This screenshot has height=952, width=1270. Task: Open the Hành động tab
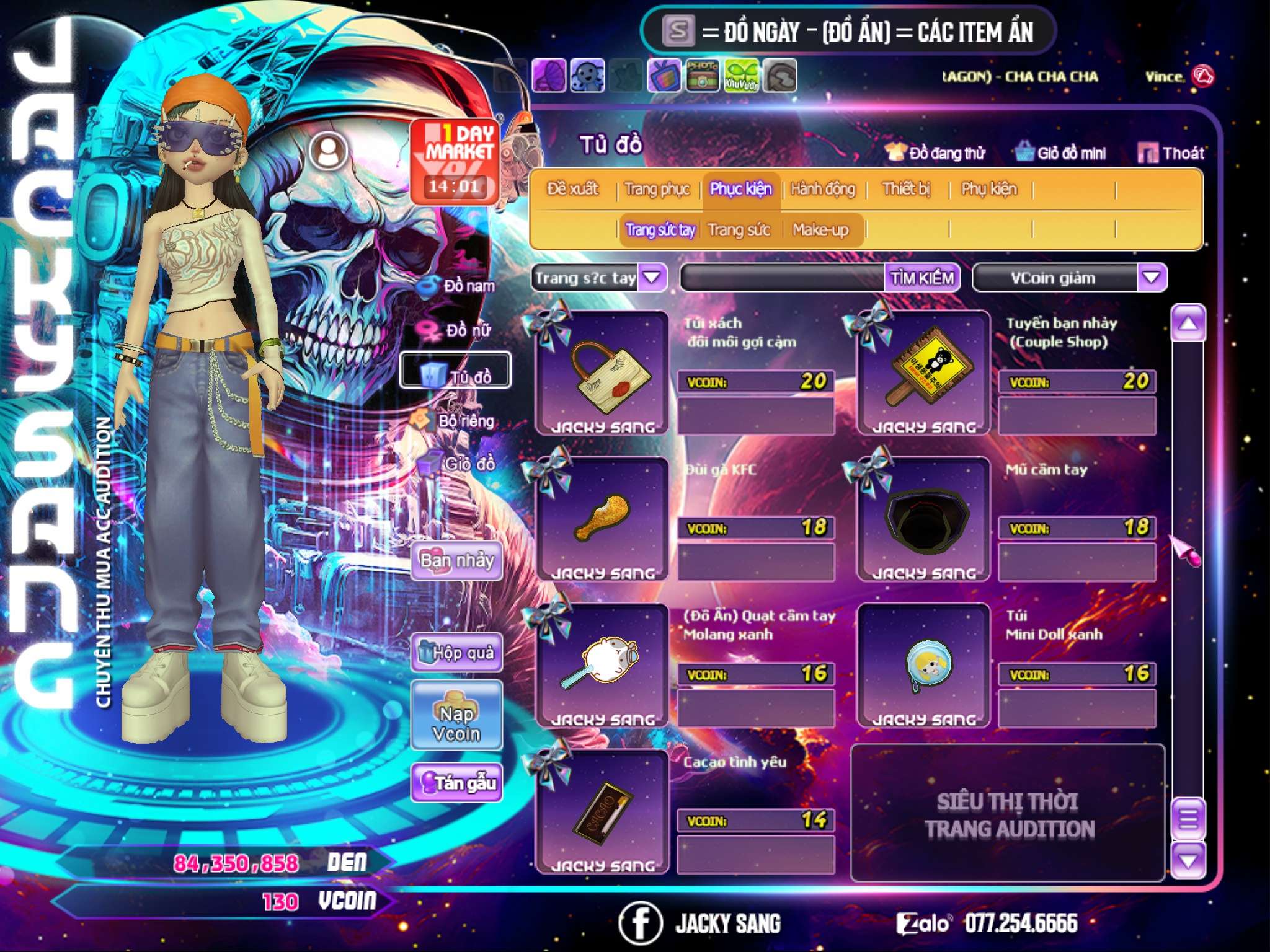[822, 189]
